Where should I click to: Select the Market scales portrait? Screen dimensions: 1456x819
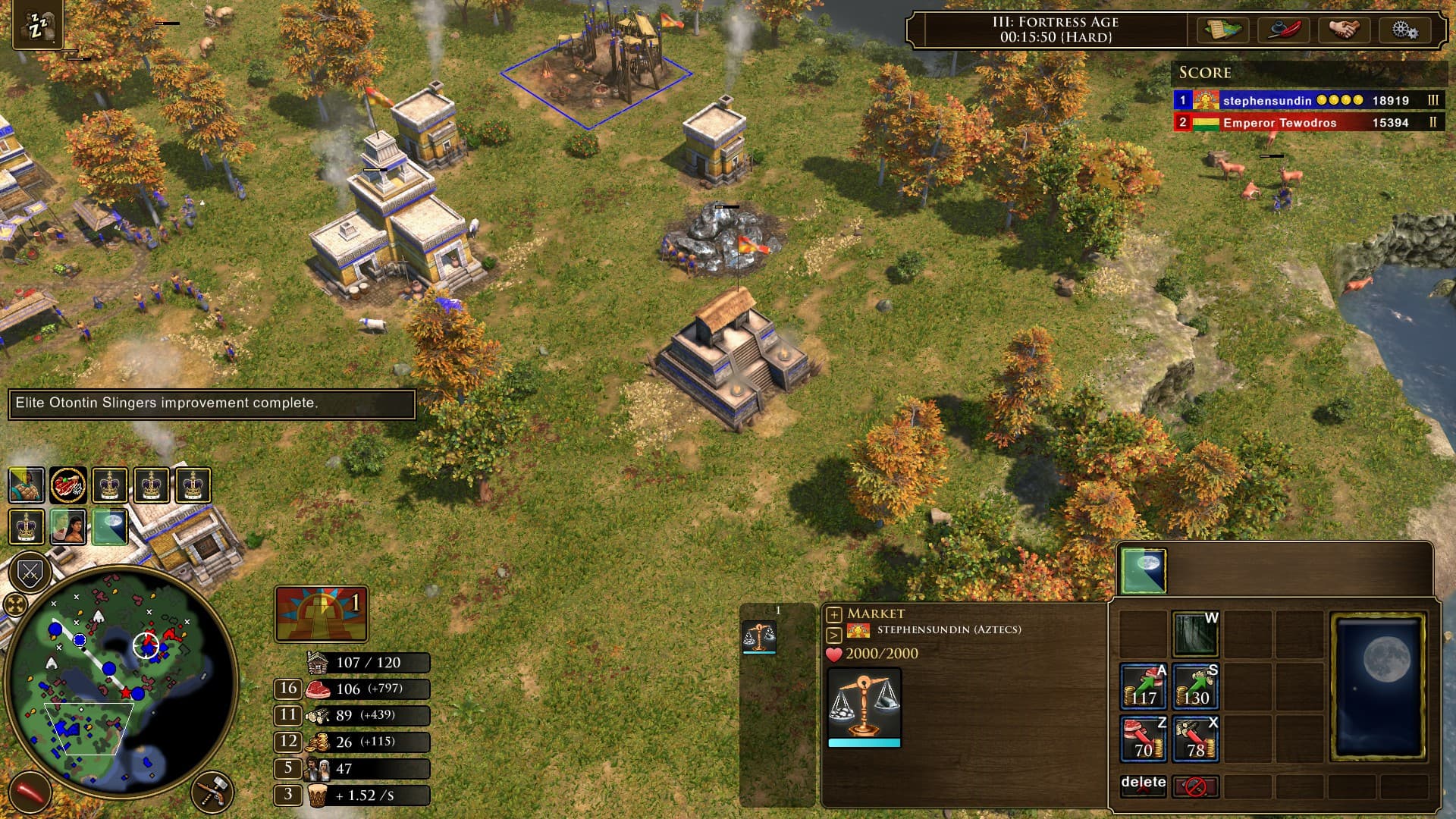point(864,707)
